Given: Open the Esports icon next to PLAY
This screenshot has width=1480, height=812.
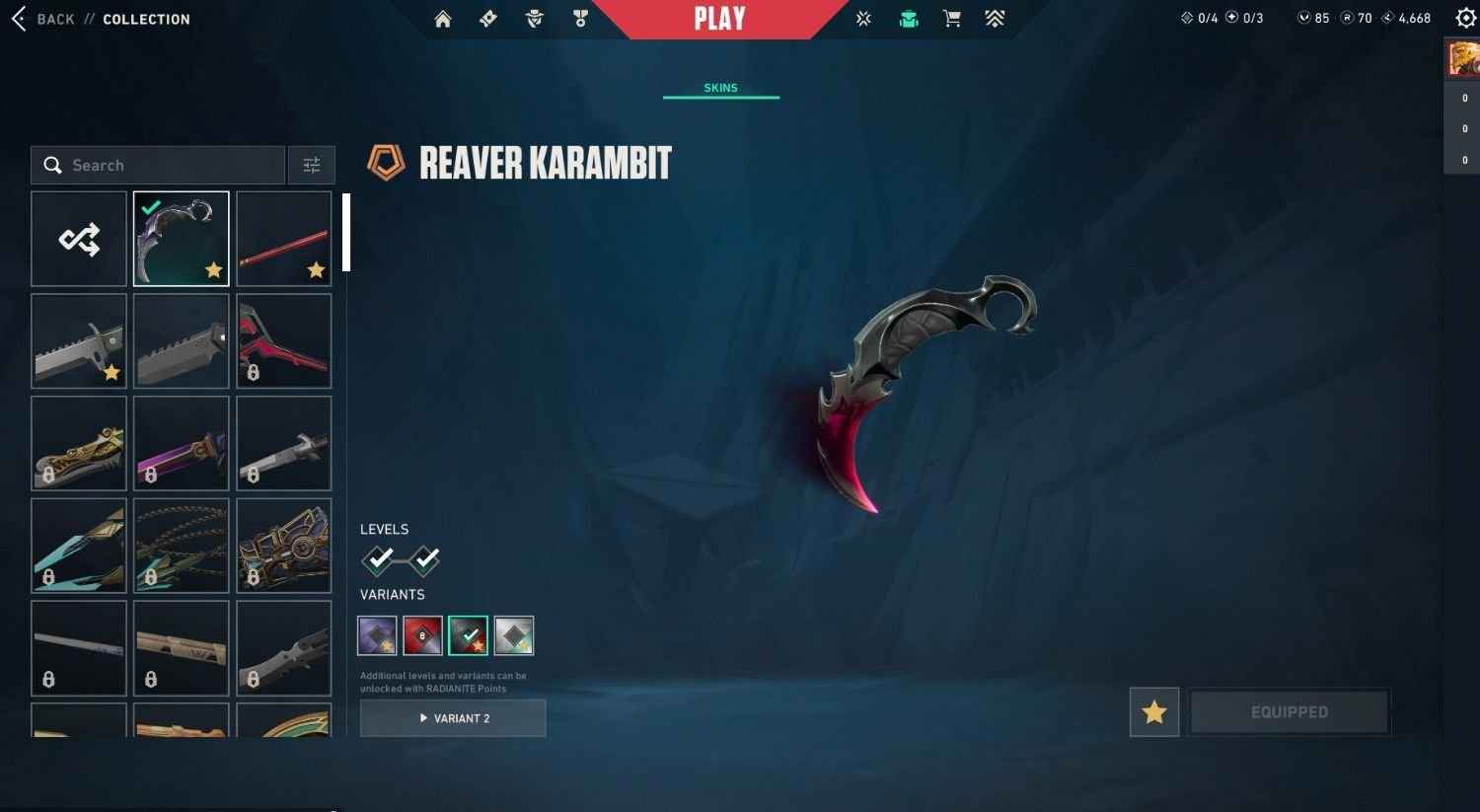Looking at the screenshot, I should [x=863, y=18].
